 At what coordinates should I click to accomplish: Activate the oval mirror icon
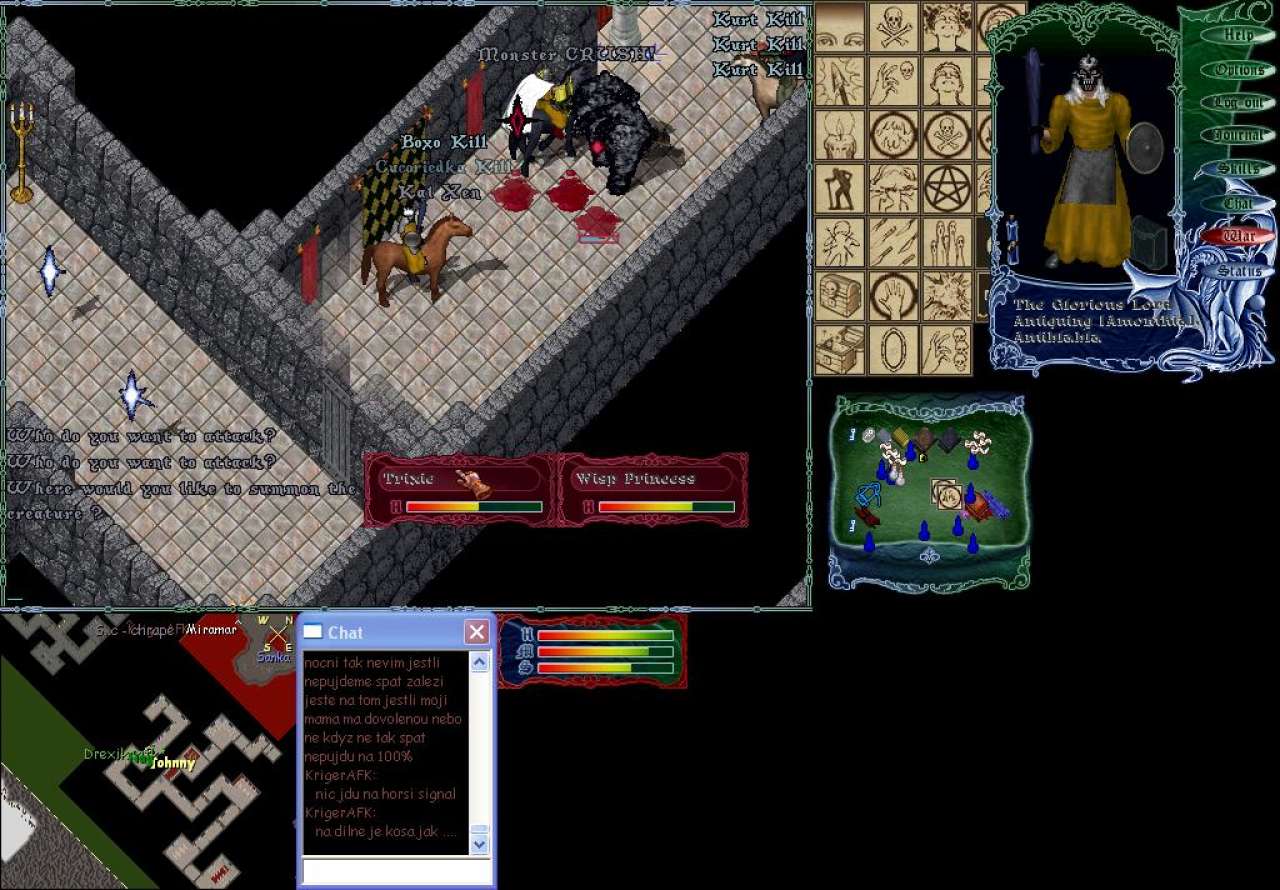pyautogui.click(x=893, y=350)
